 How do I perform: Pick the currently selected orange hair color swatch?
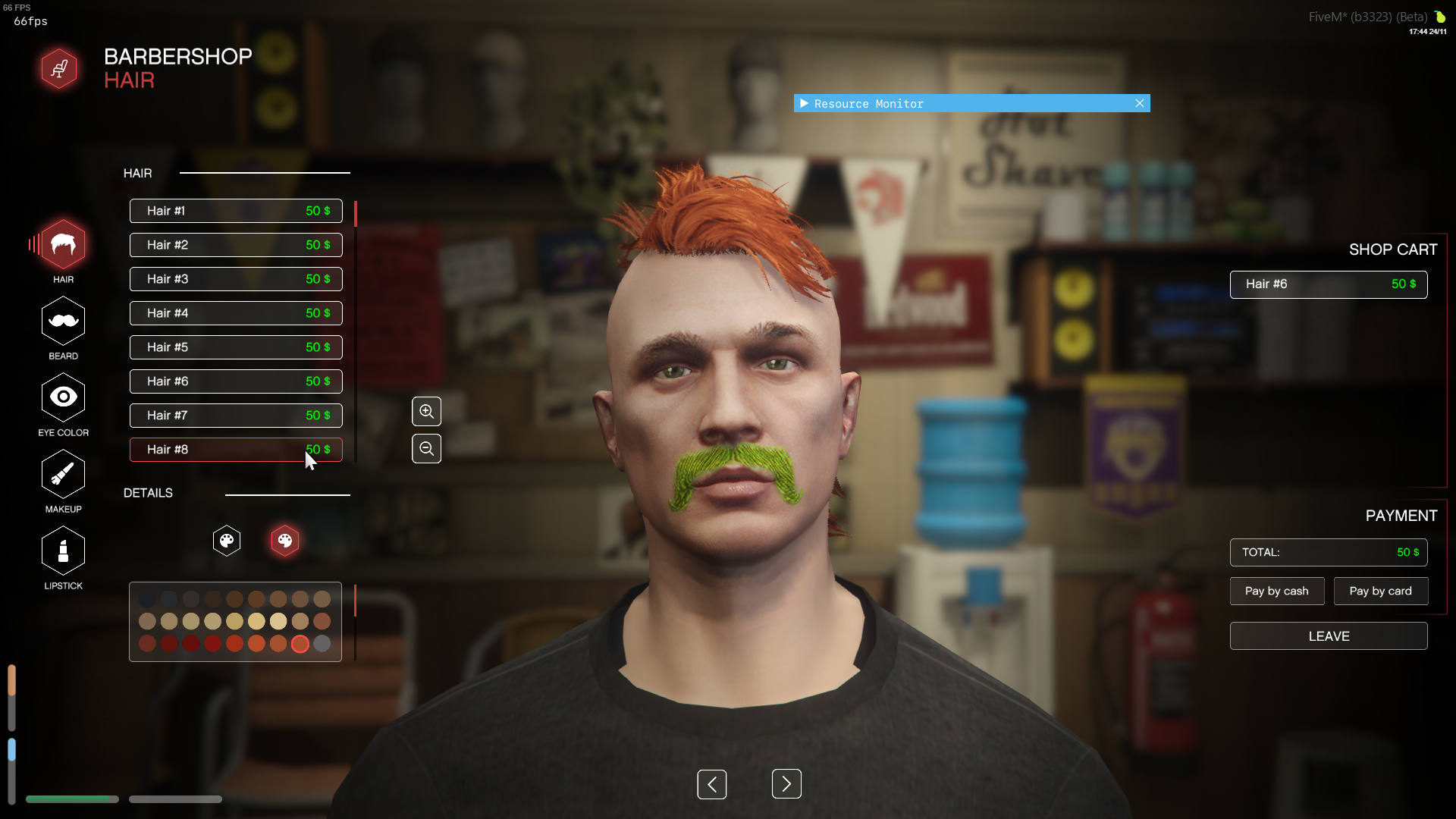tap(300, 643)
